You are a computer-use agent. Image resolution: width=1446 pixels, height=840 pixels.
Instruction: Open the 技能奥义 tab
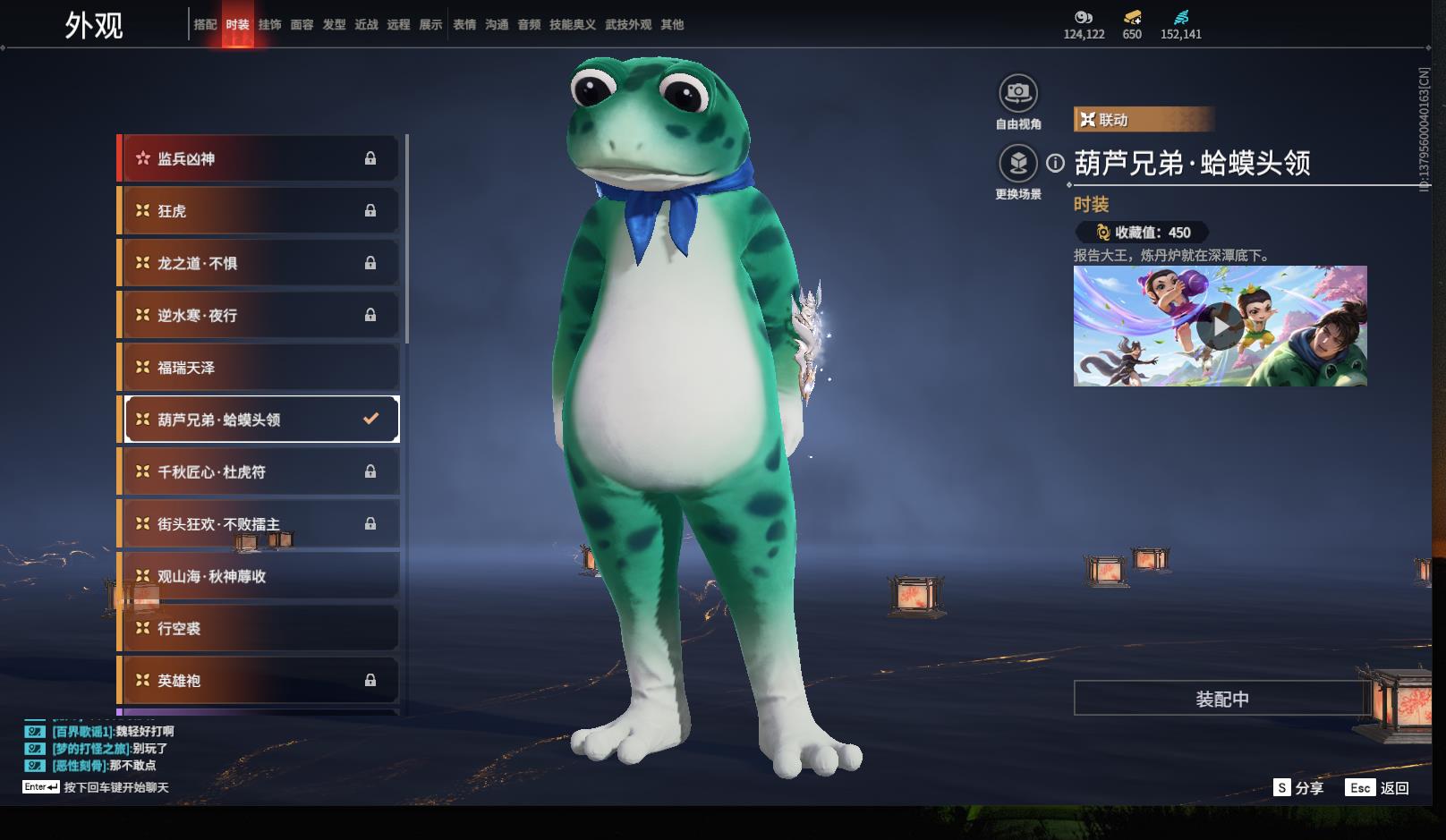572,25
